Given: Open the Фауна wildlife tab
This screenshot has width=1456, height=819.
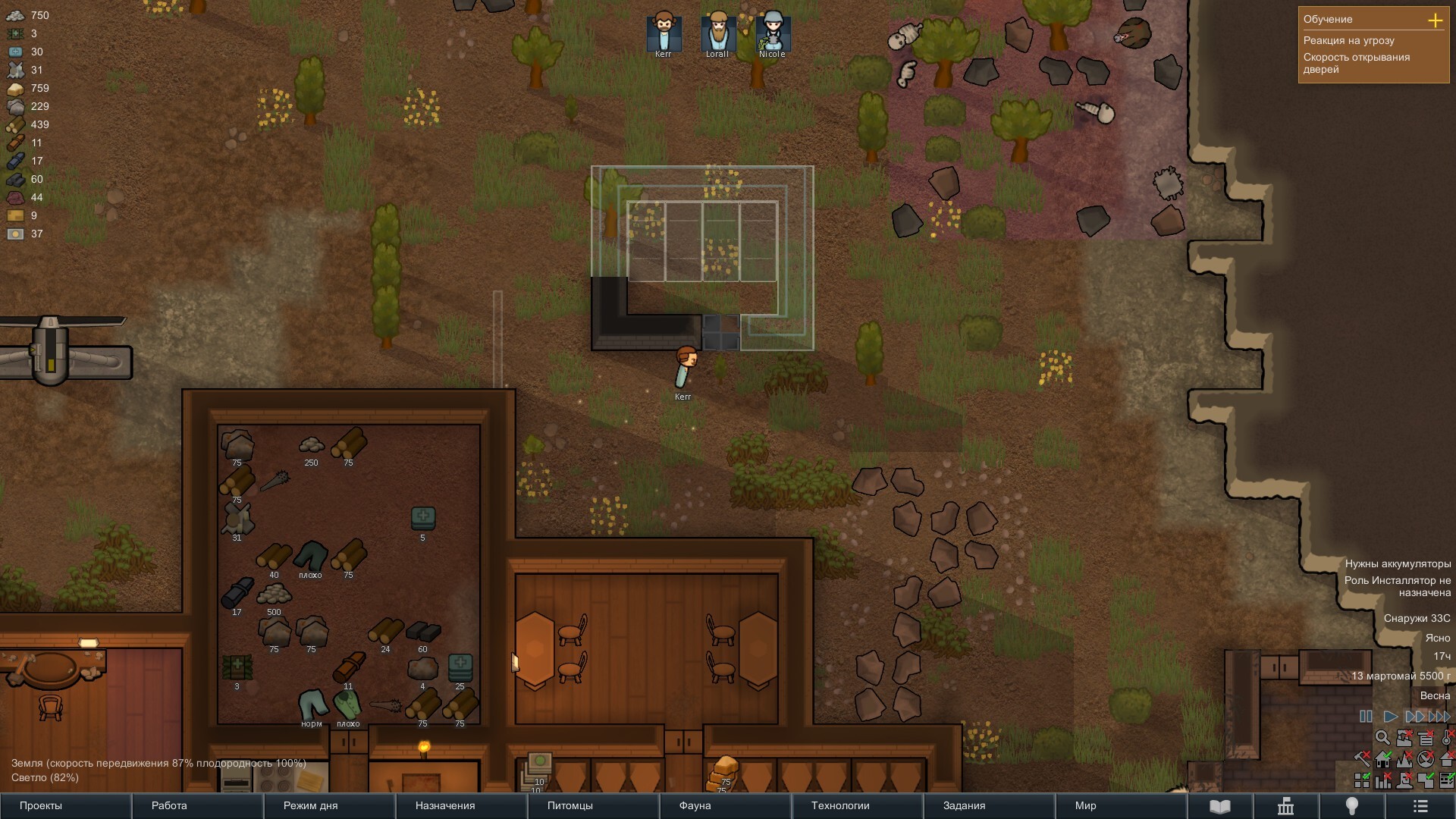Looking at the screenshot, I should tap(725, 805).
